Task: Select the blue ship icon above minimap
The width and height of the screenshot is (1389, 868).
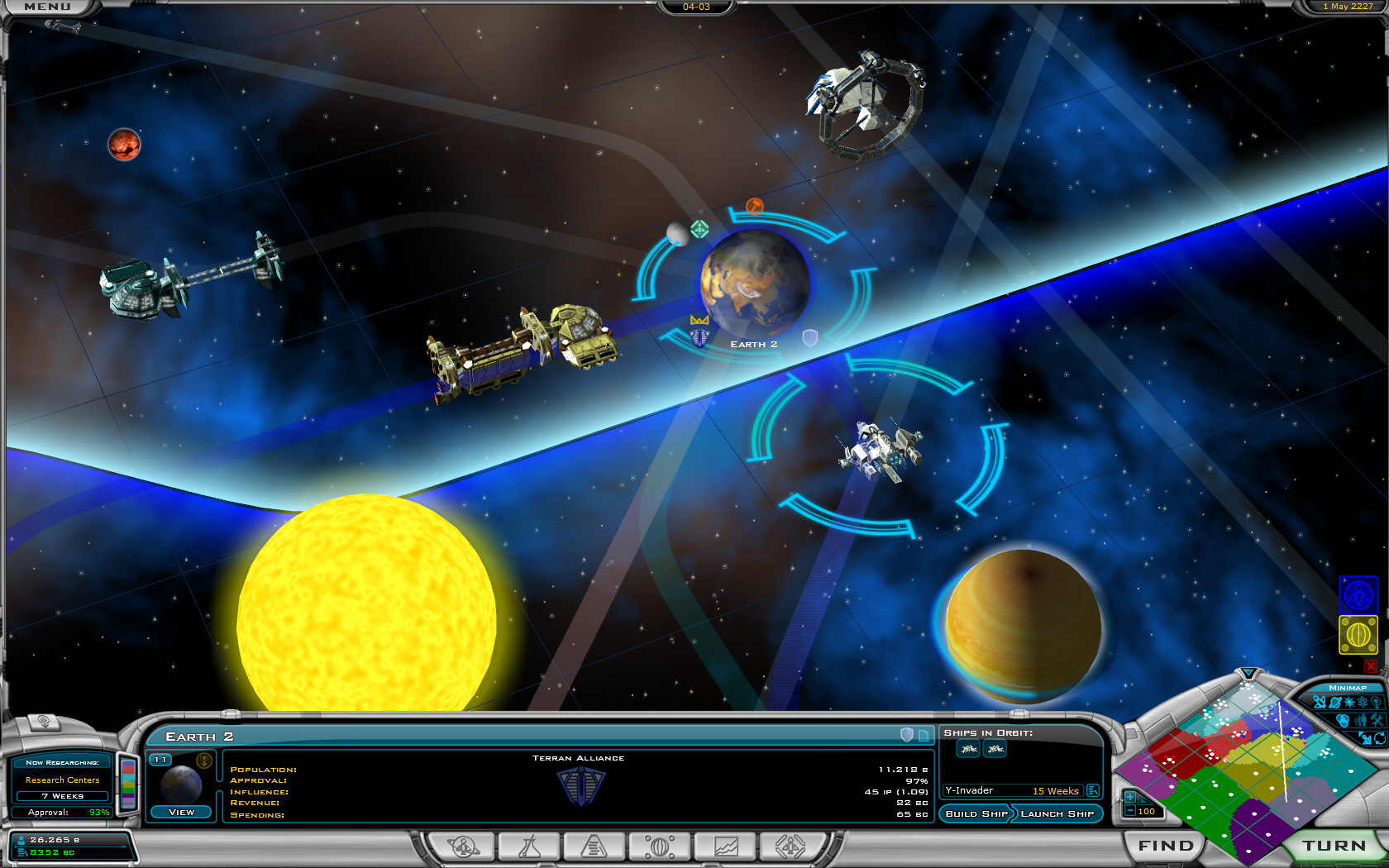Action: (x=1358, y=594)
